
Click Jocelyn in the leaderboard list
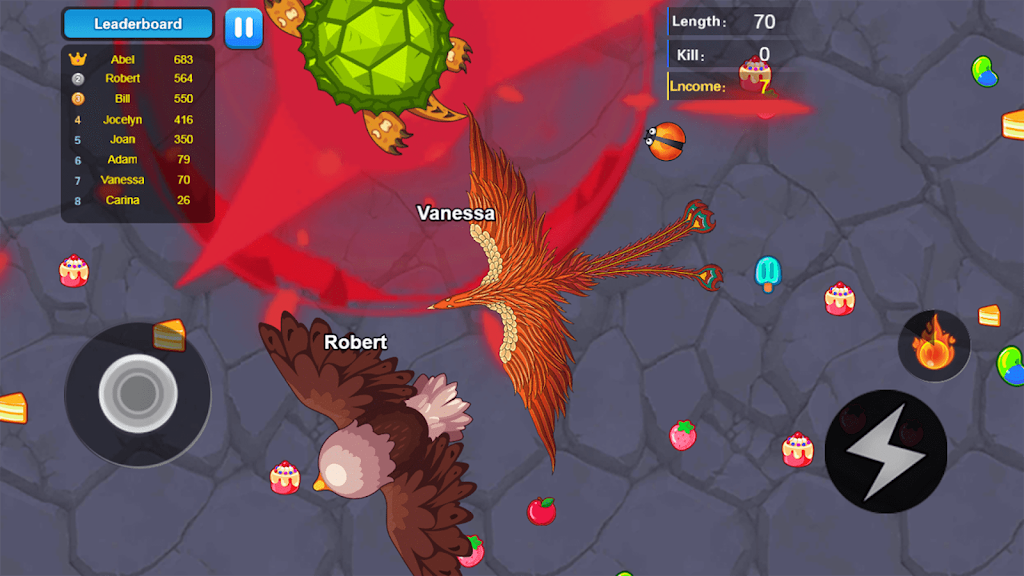138,120
